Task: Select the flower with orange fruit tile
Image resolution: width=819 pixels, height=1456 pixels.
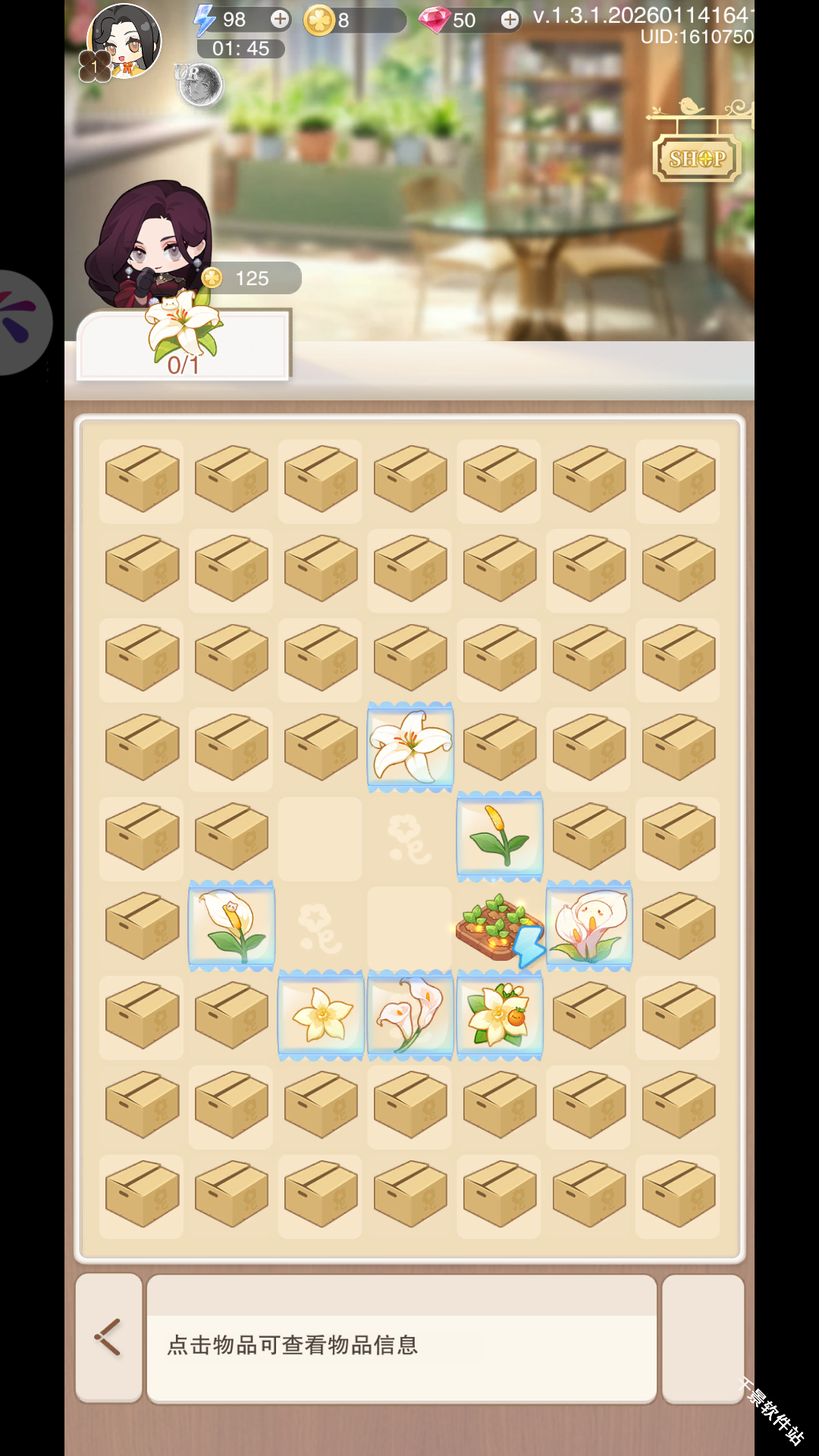Action: [500, 1015]
